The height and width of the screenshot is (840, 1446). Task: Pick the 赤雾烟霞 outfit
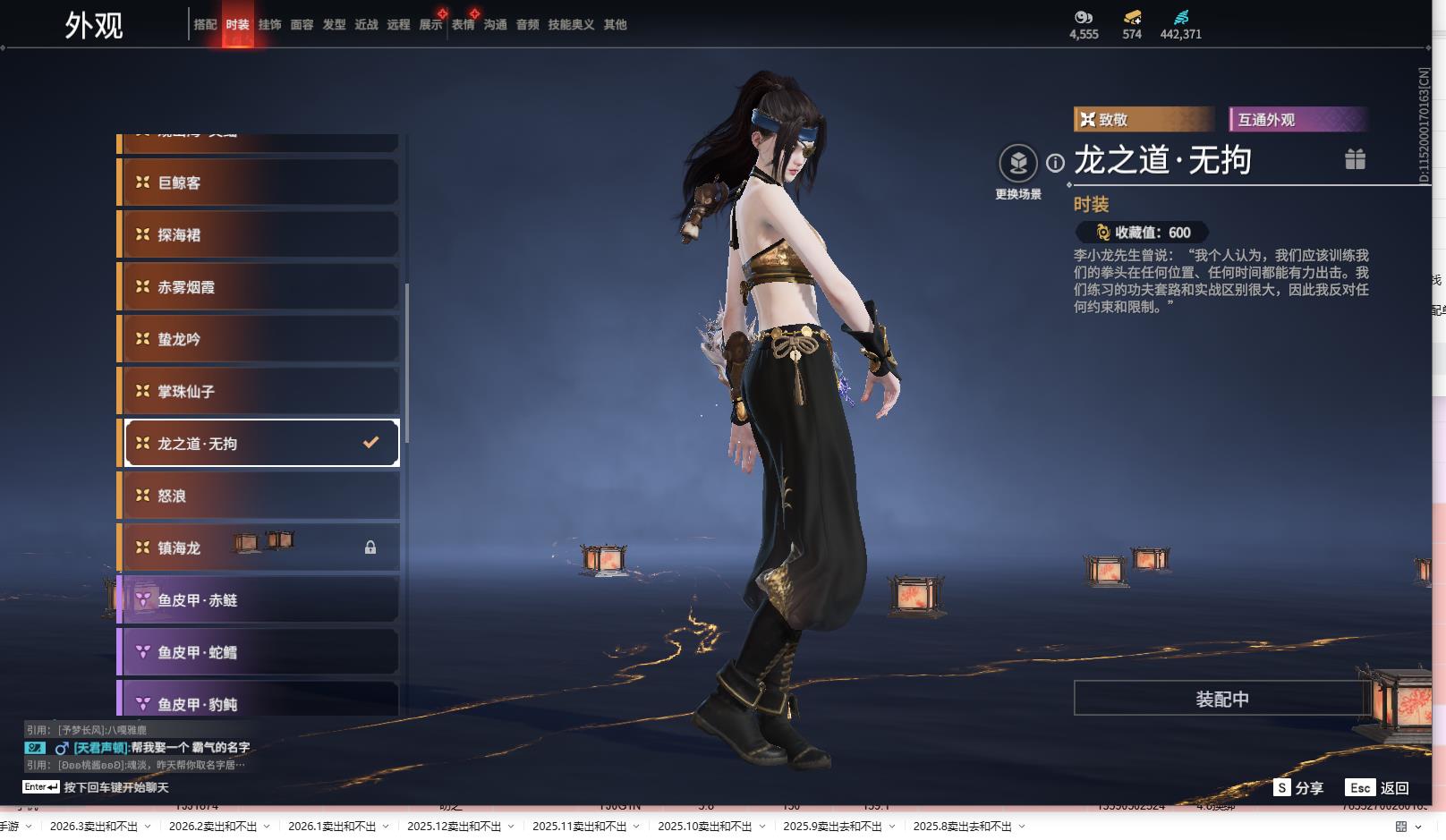(x=259, y=287)
